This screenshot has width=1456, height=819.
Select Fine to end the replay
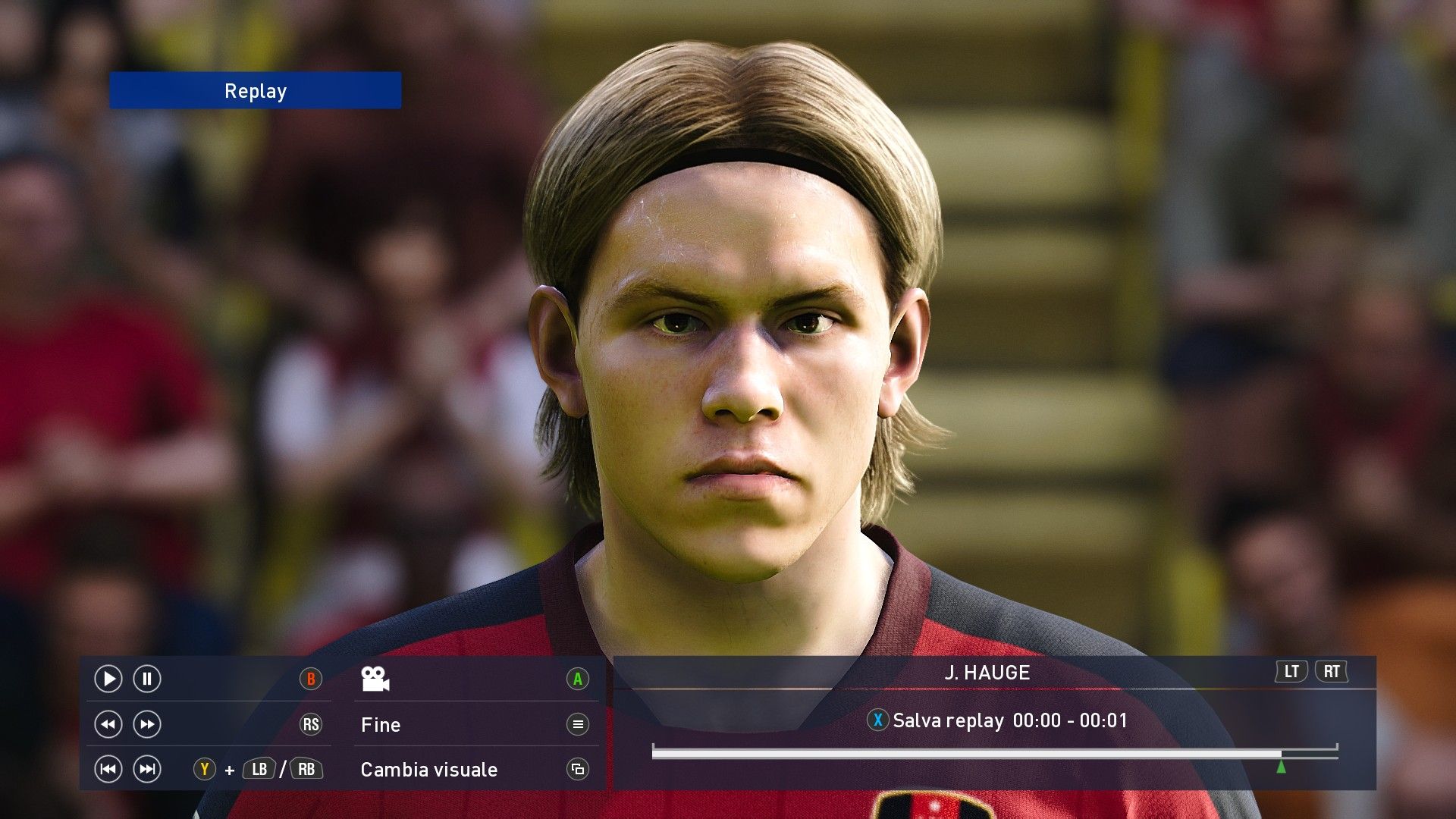pos(381,725)
